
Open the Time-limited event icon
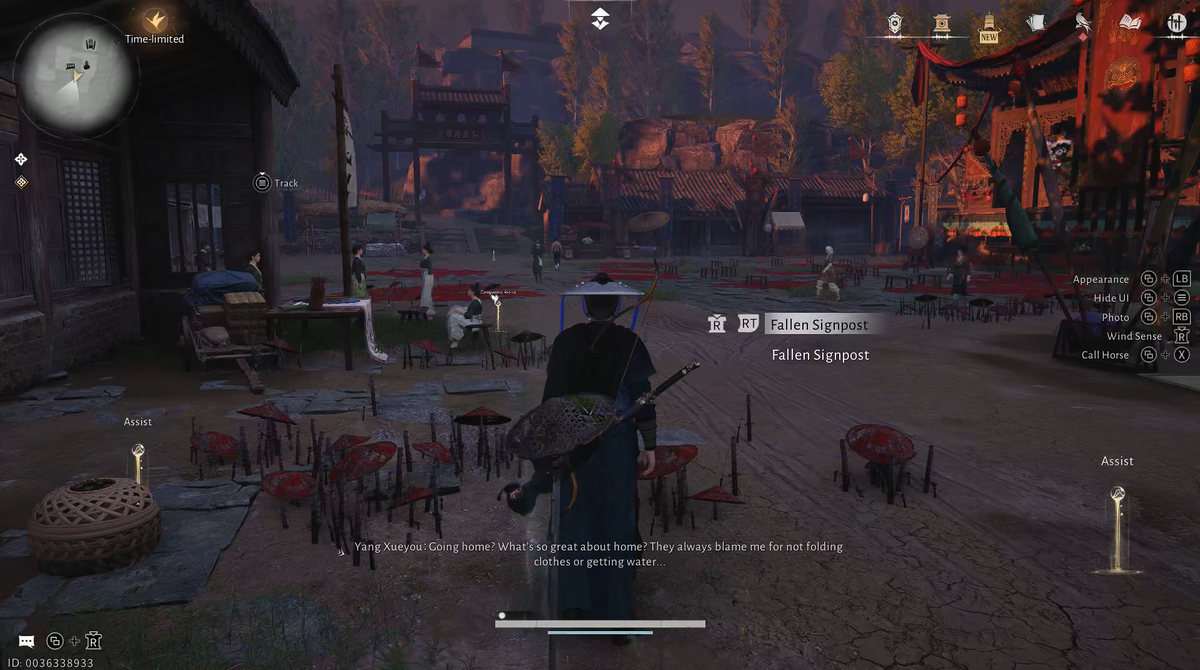[x=154, y=20]
